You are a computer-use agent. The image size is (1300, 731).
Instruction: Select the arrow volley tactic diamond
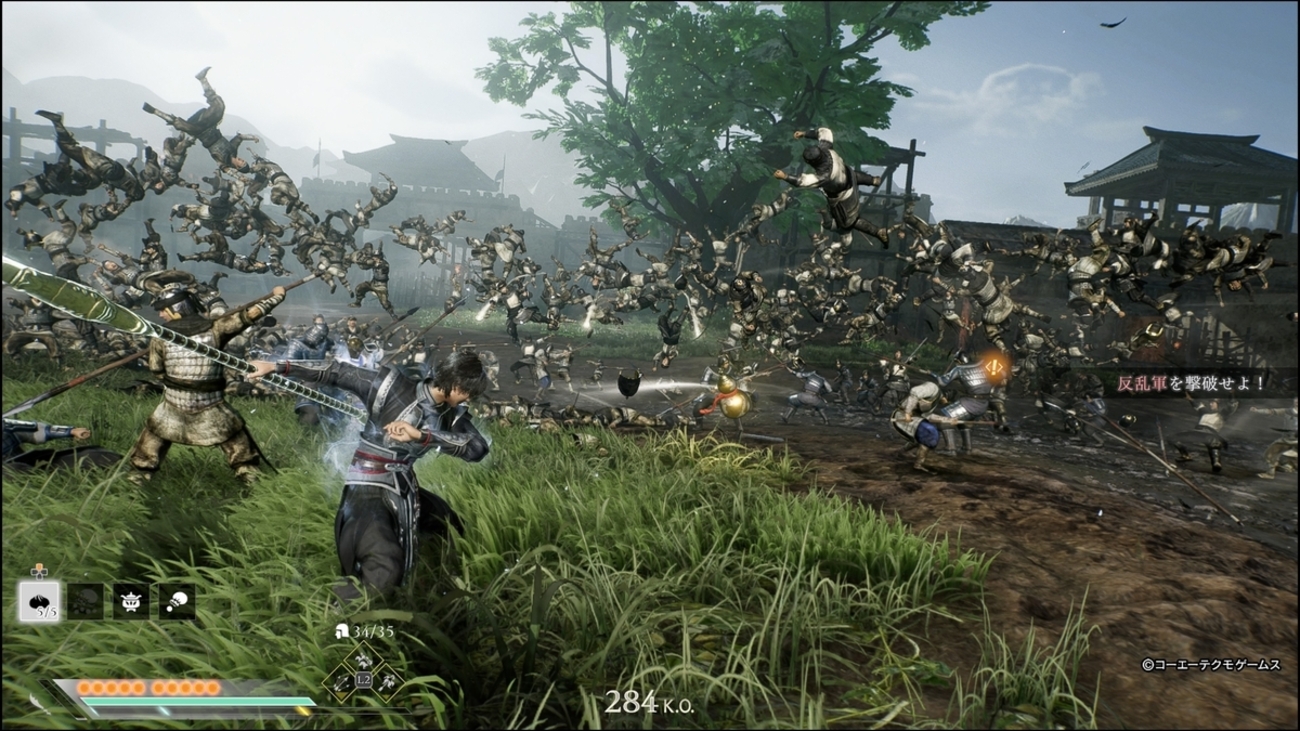(341, 683)
